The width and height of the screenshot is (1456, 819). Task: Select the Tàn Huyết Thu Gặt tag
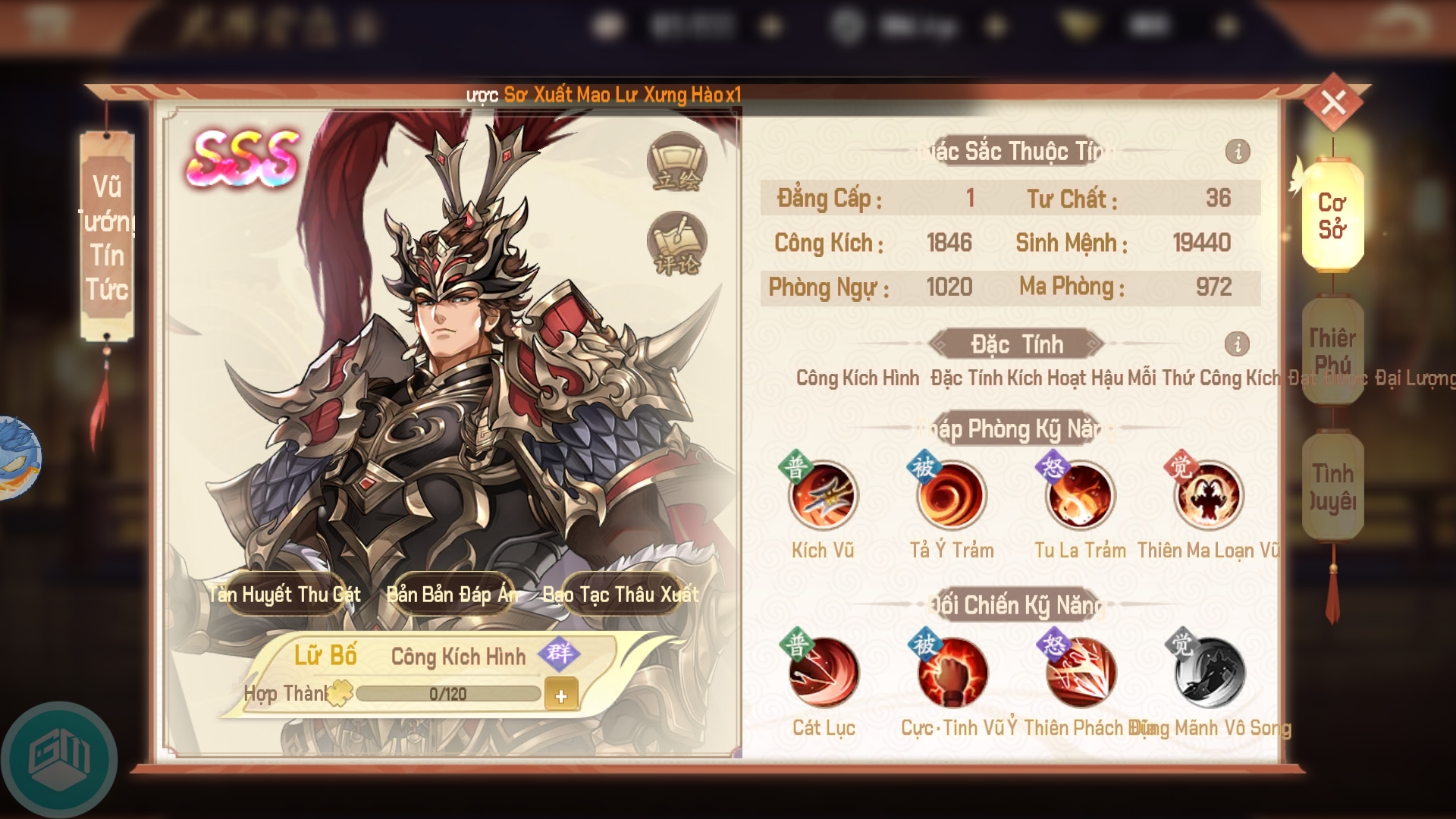pos(285,595)
